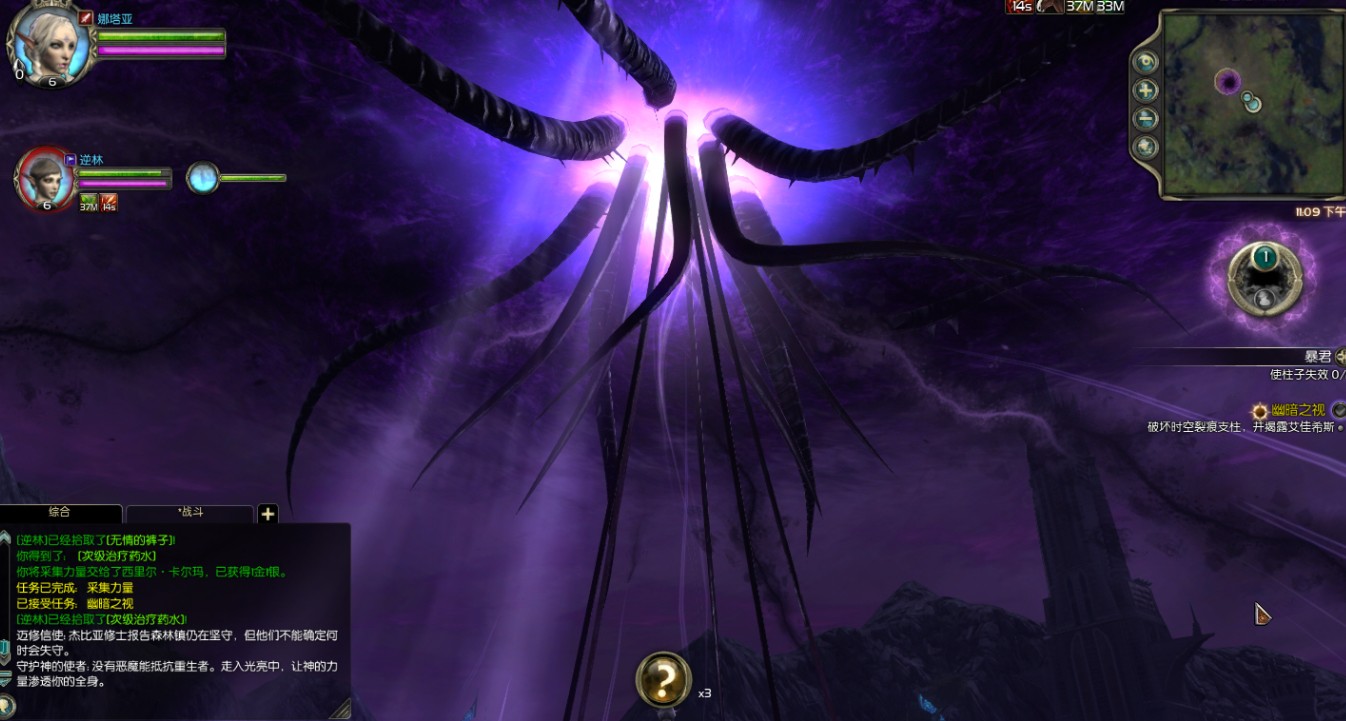This screenshot has width=1346, height=721.
Task: Click the bottom minimap side button
Action: point(1145,147)
